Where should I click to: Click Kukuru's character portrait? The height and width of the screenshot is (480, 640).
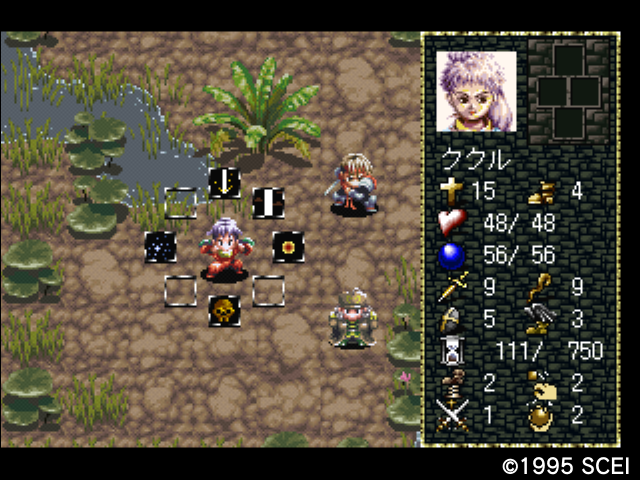(x=476, y=91)
